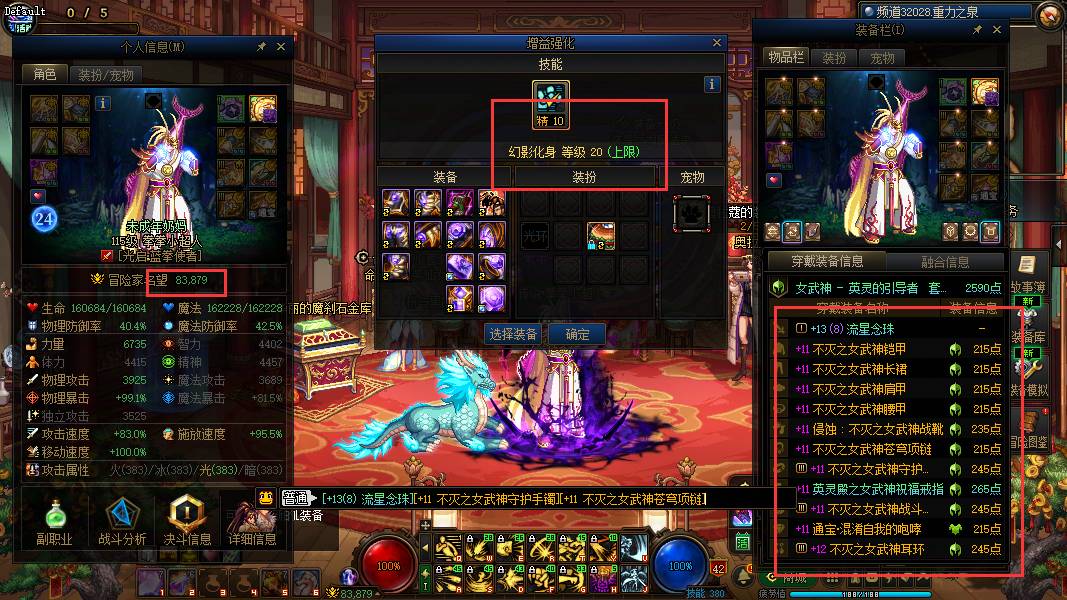Open the 决斗信息 panel
Image resolution: width=1067 pixels, height=600 pixels.
(x=187, y=522)
